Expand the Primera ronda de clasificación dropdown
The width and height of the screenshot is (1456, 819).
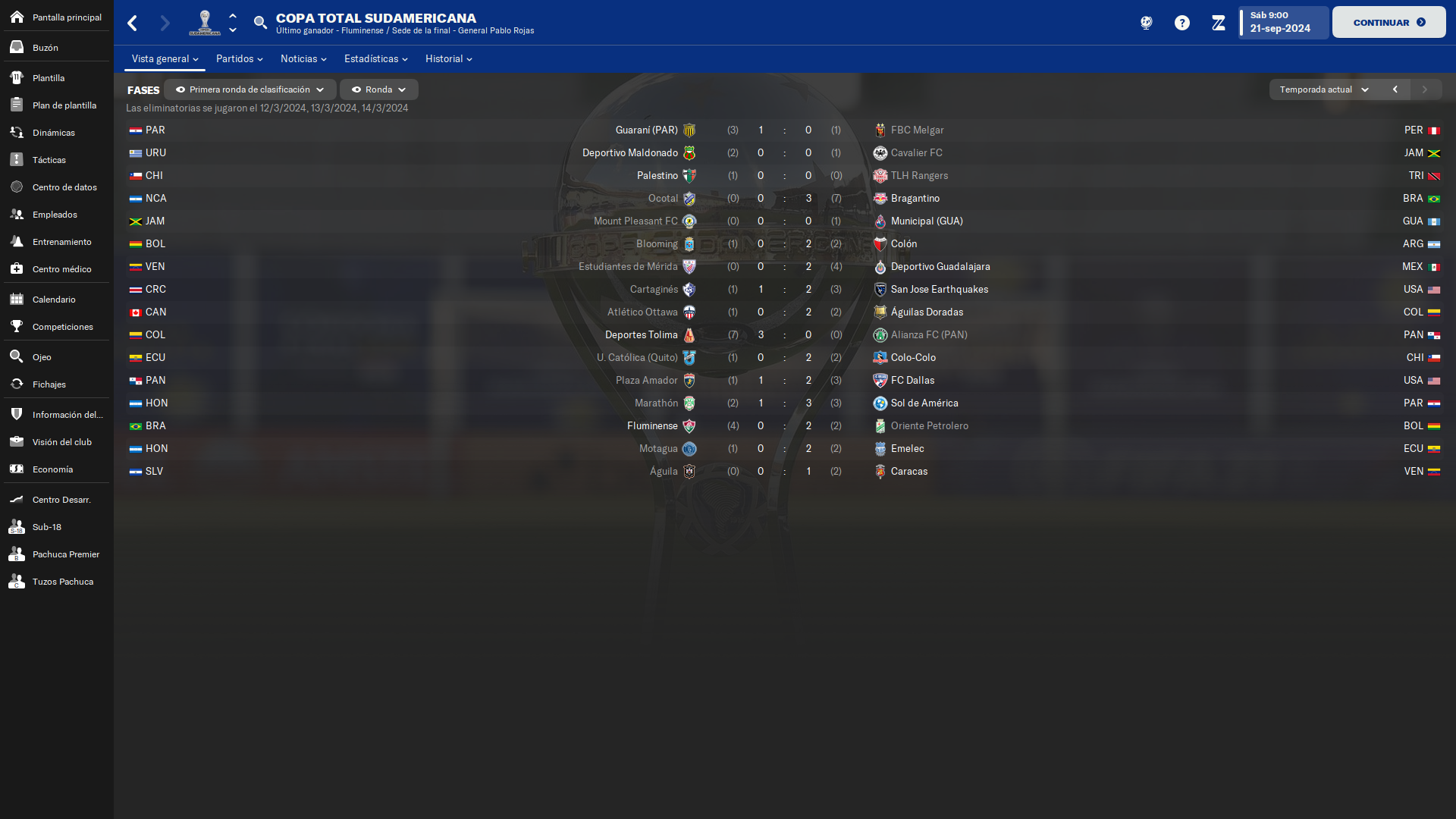pyautogui.click(x=250, y=89)
